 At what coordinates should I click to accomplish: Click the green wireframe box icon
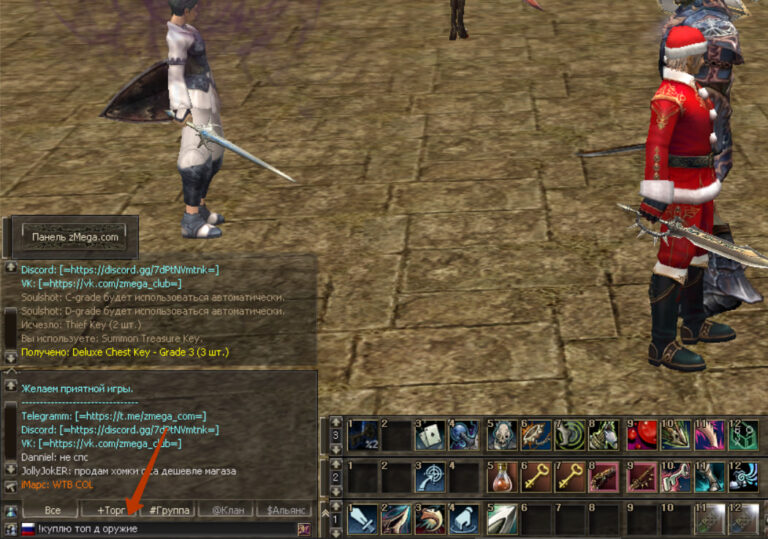[744, 434]
